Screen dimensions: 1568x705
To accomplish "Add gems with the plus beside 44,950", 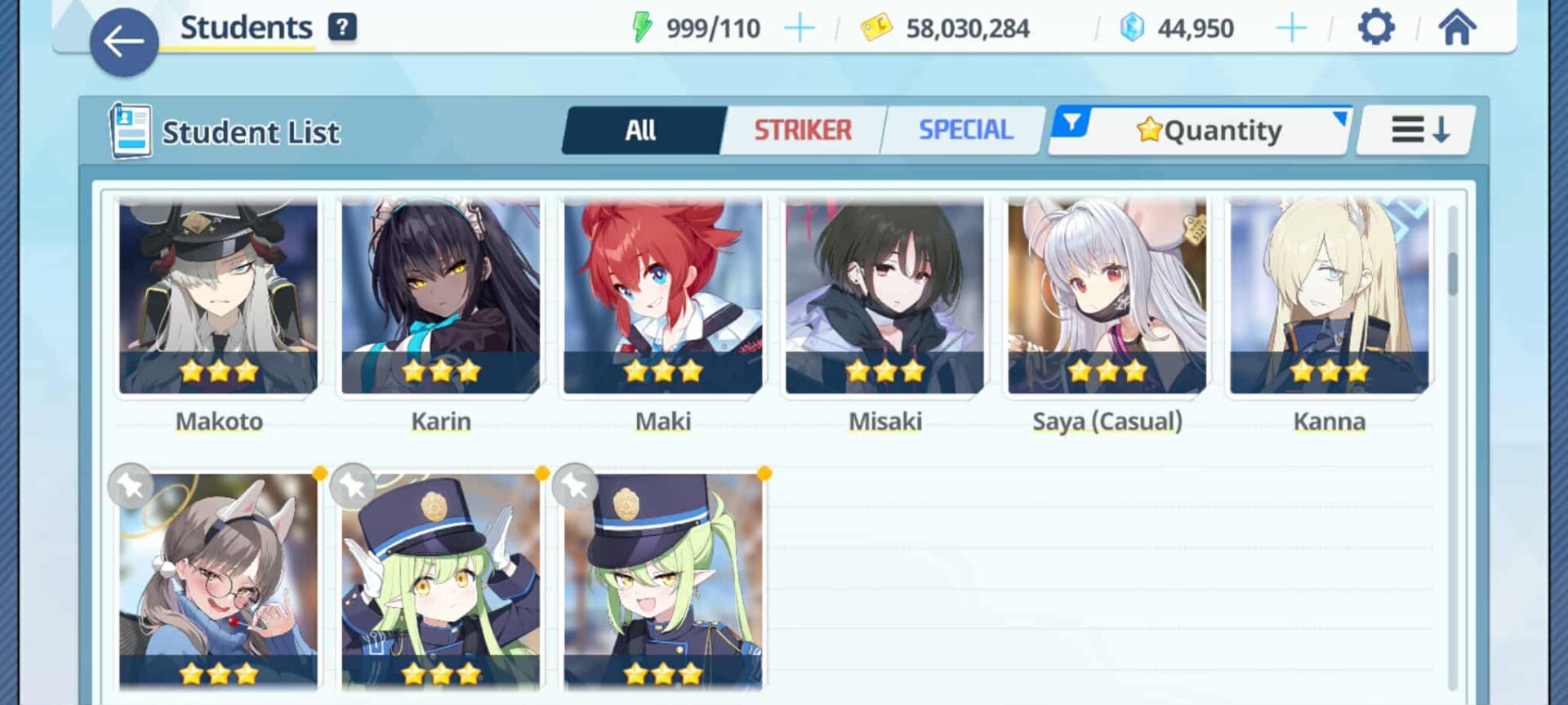I will tap(1290, 29).
